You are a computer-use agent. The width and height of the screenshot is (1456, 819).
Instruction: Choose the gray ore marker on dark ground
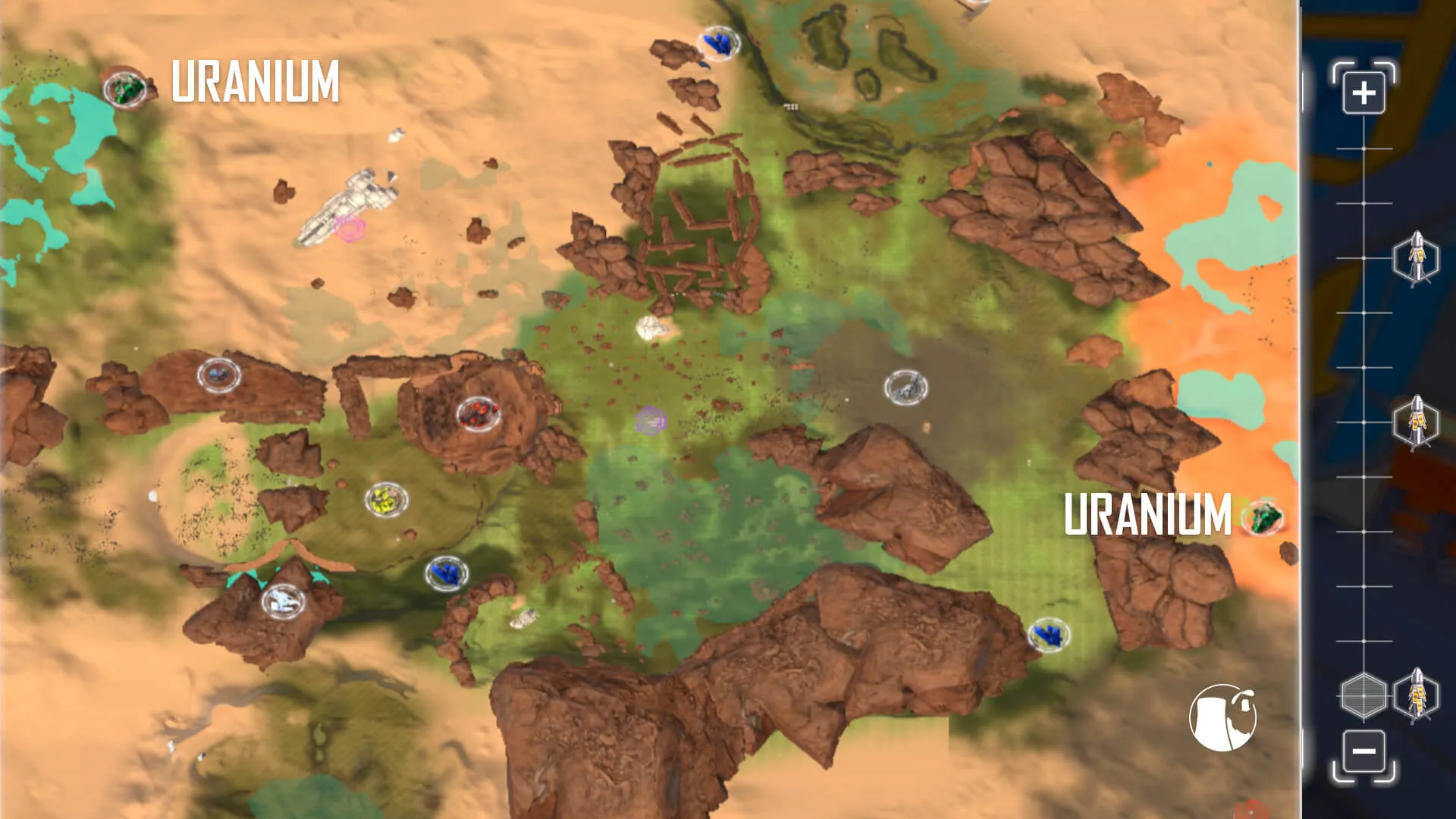pyautogui.click(x=905, y=388)
